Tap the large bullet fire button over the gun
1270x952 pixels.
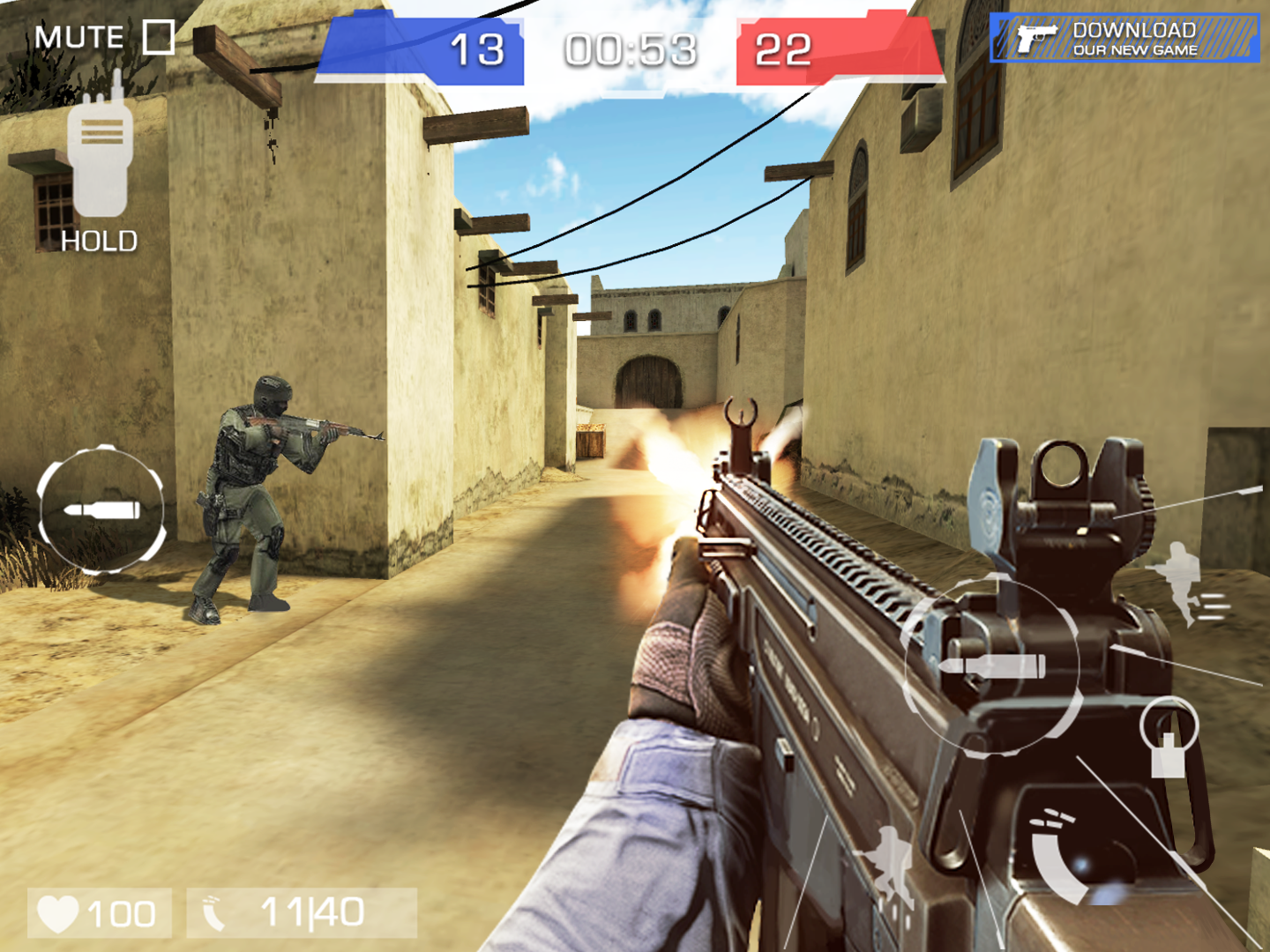(991, 666)
